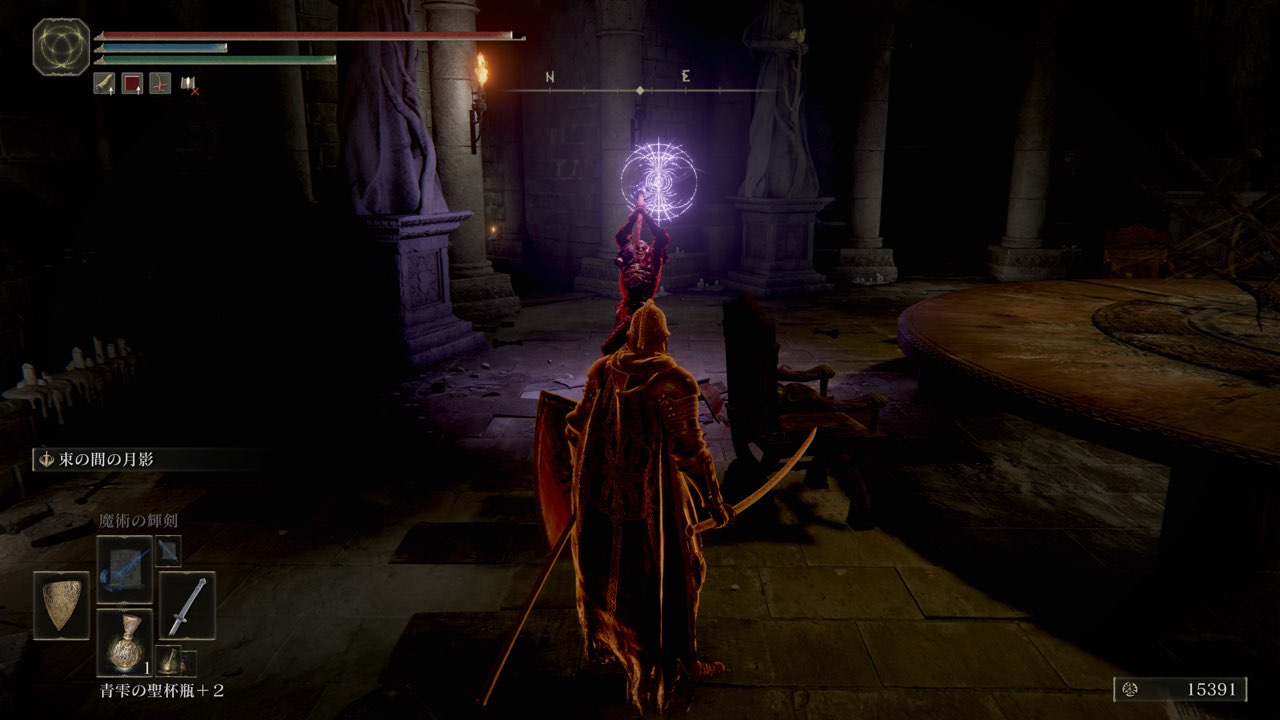This screenshot has width=1280, height=720.
Task: Select the Glintblade Phalanx spell slot
Action: click(124, 569)
